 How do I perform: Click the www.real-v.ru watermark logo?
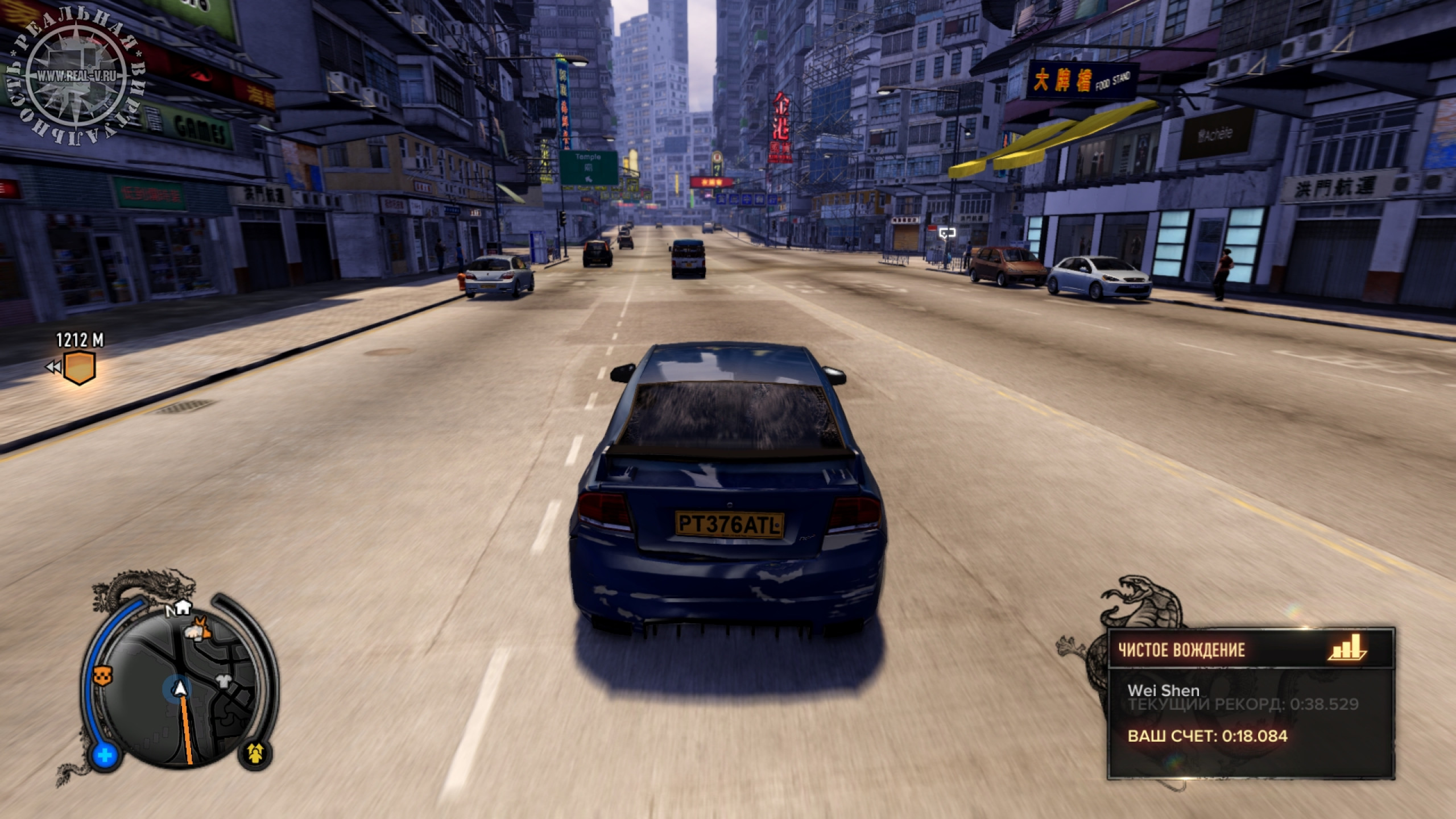[x=76, y=75]
